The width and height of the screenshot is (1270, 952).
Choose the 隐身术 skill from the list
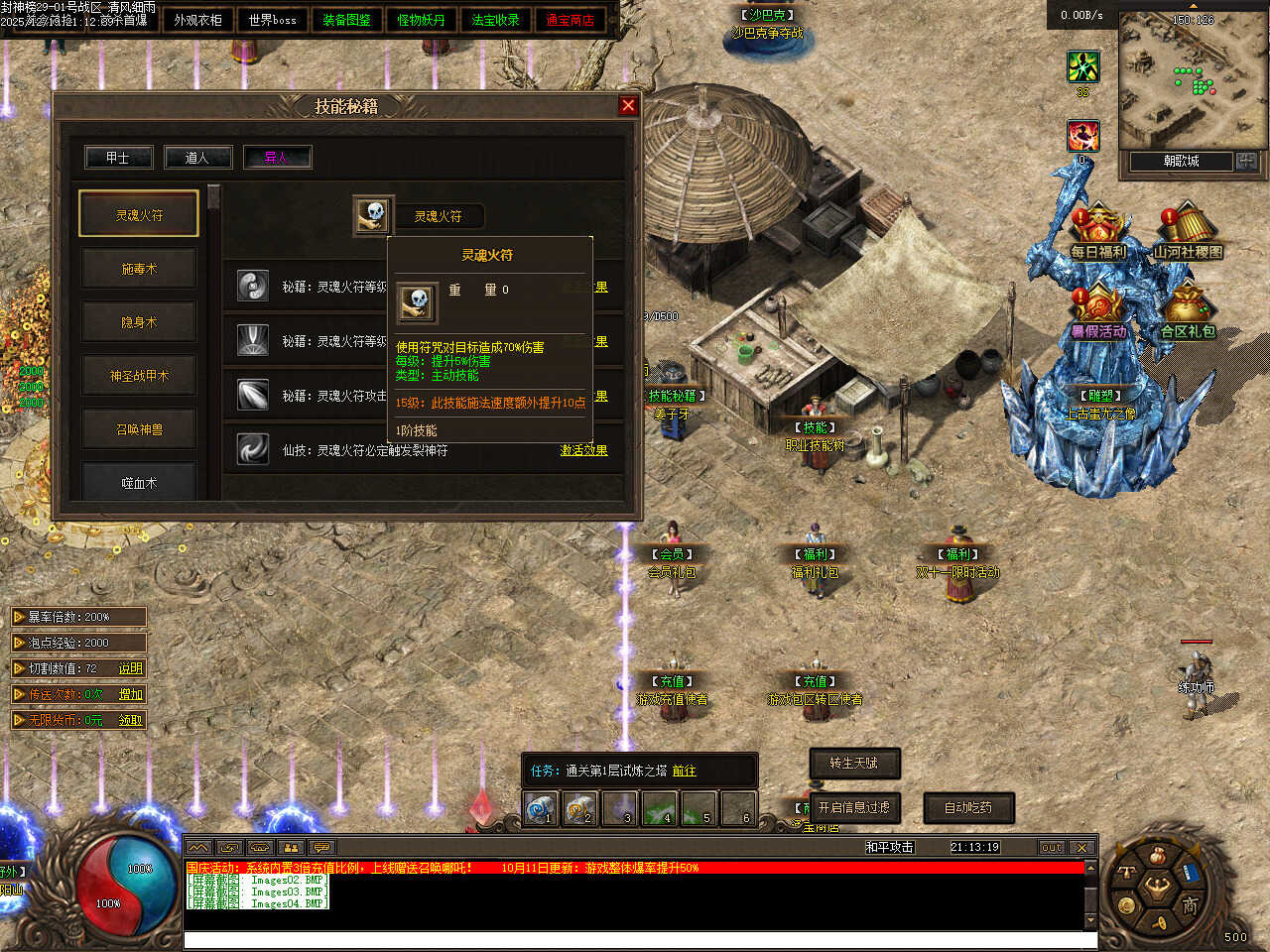pos(139,322)
